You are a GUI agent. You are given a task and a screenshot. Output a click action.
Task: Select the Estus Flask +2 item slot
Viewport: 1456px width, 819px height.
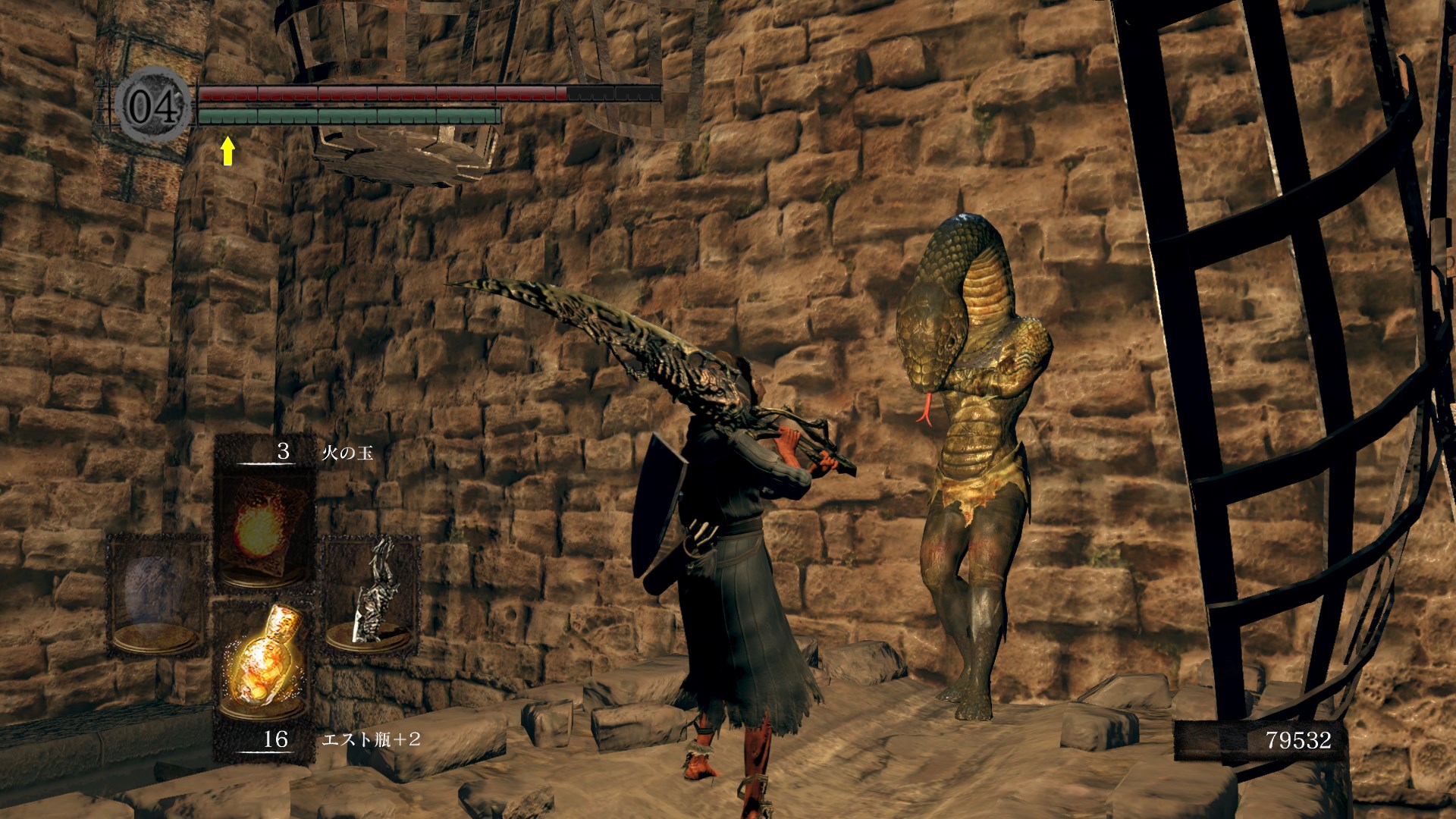click(263, 661)
